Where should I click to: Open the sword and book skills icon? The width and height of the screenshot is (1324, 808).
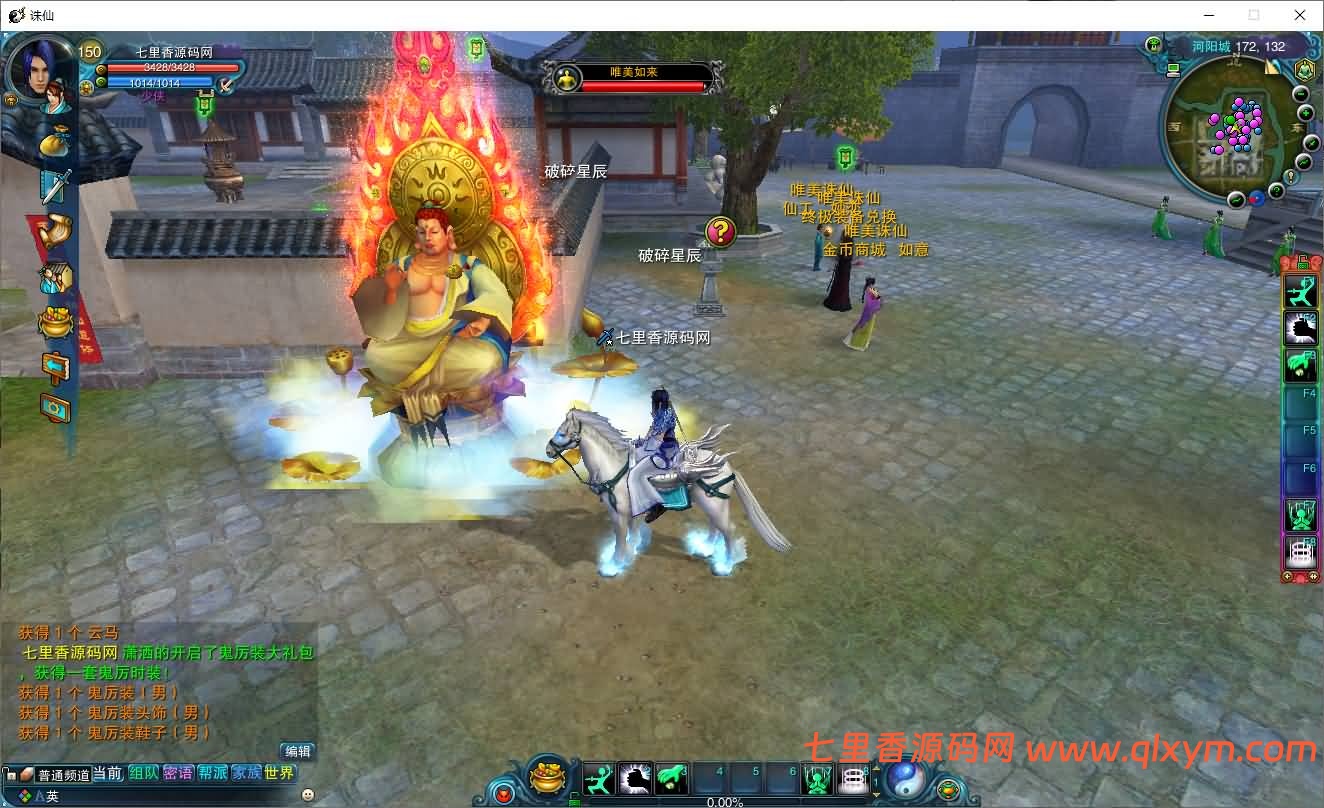[55, 186]
